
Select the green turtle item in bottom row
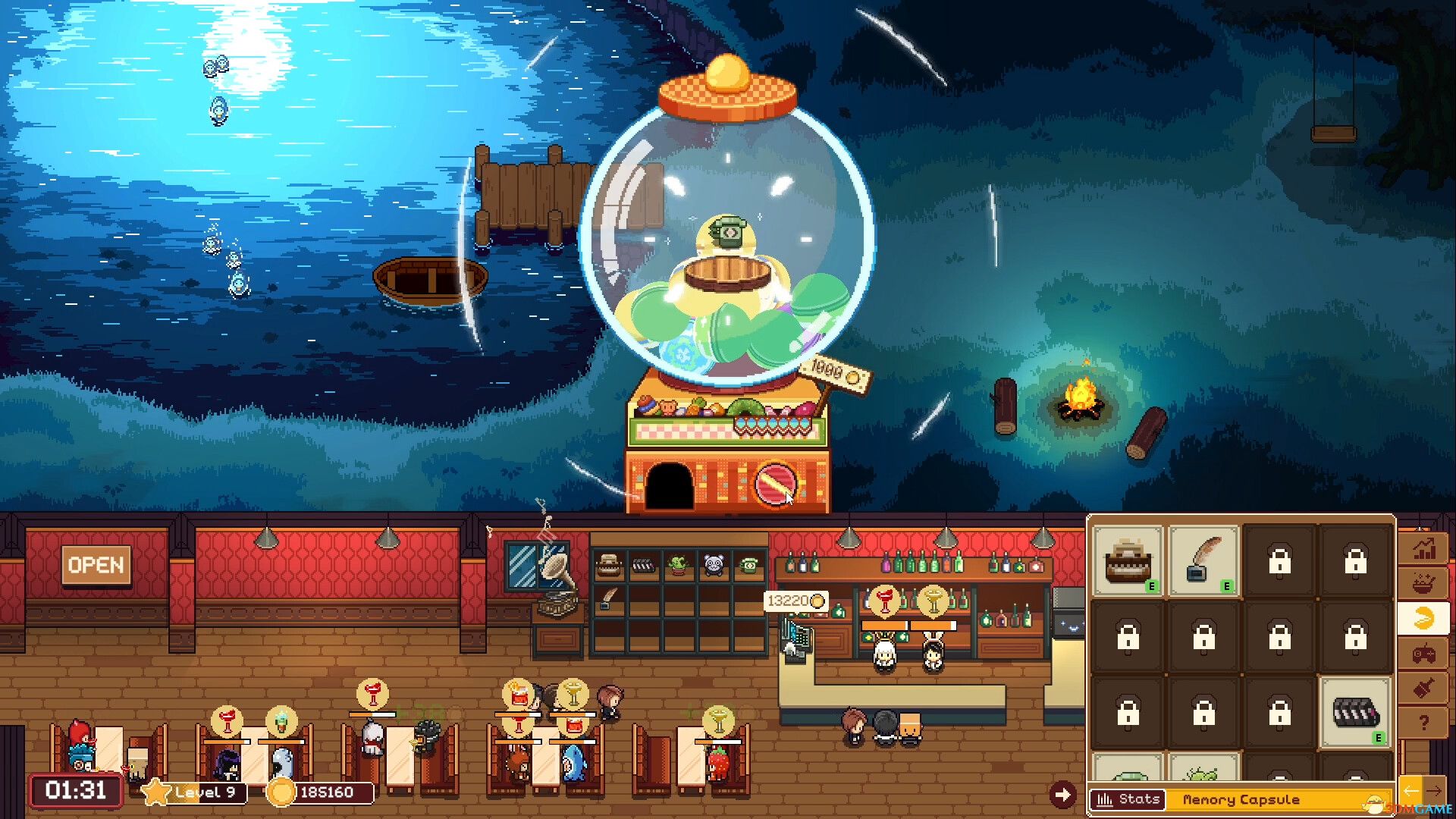coord(1130,775)
